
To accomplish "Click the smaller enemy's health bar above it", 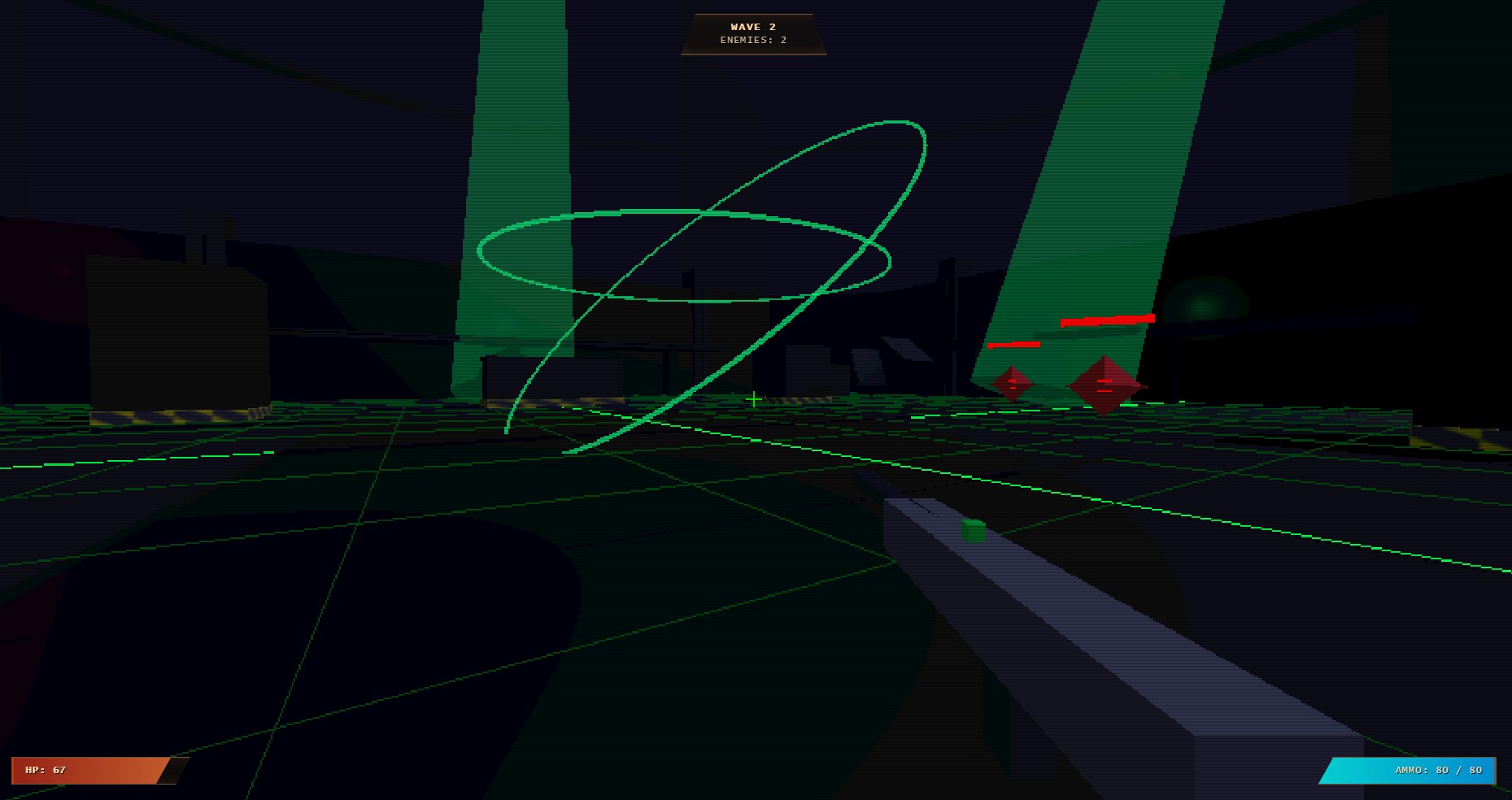I will pyautogui.click(x=1013, y=345).
